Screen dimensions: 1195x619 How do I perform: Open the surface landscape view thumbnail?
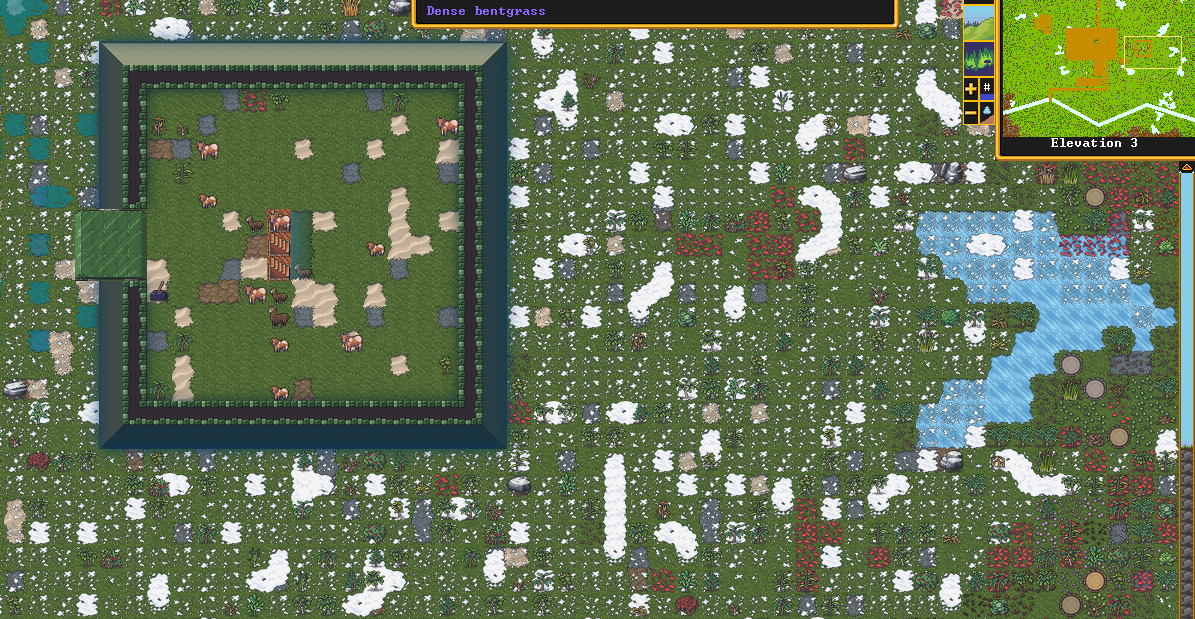[x=978, y=22]
